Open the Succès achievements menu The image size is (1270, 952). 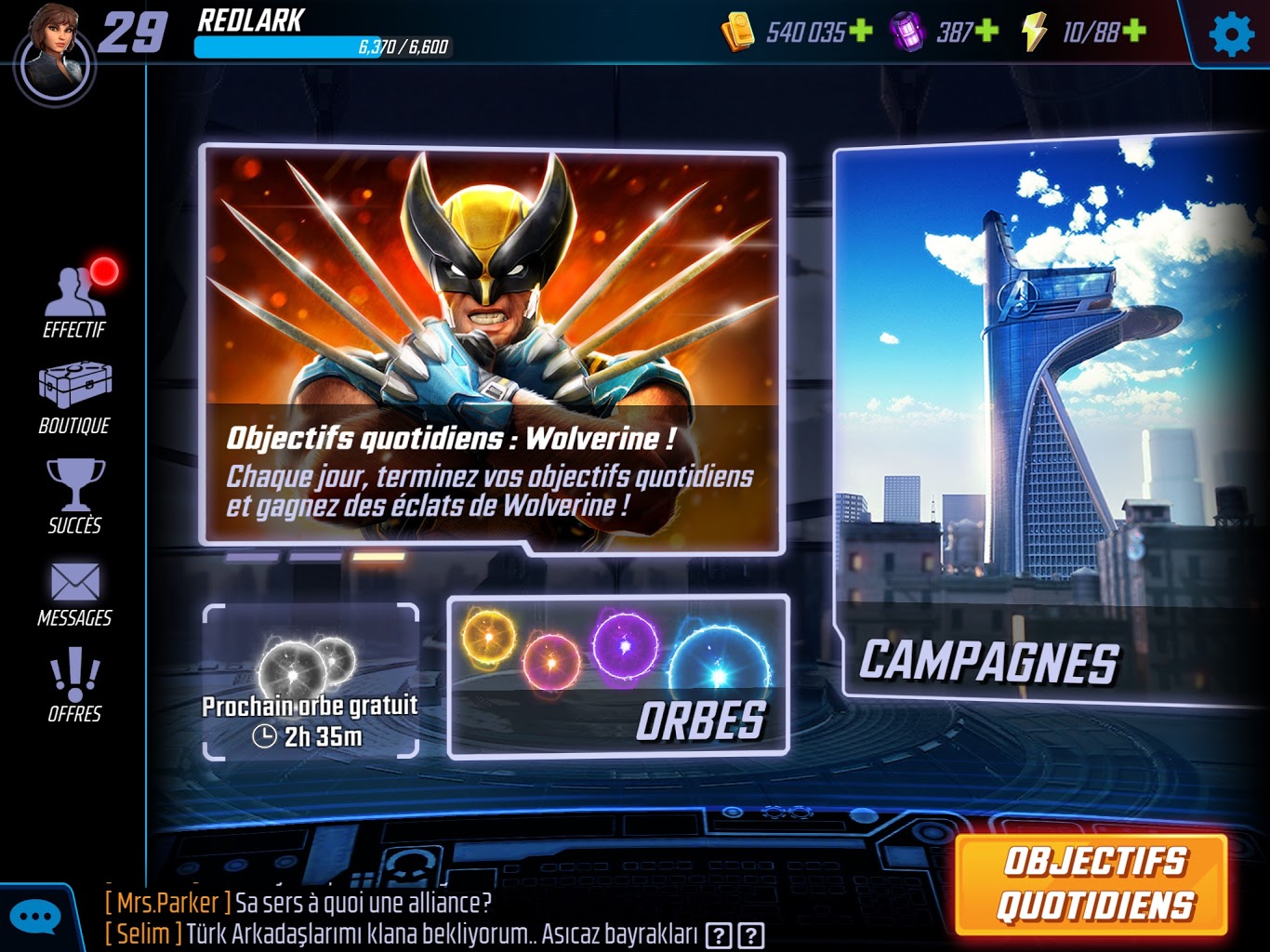coord(75,496)
